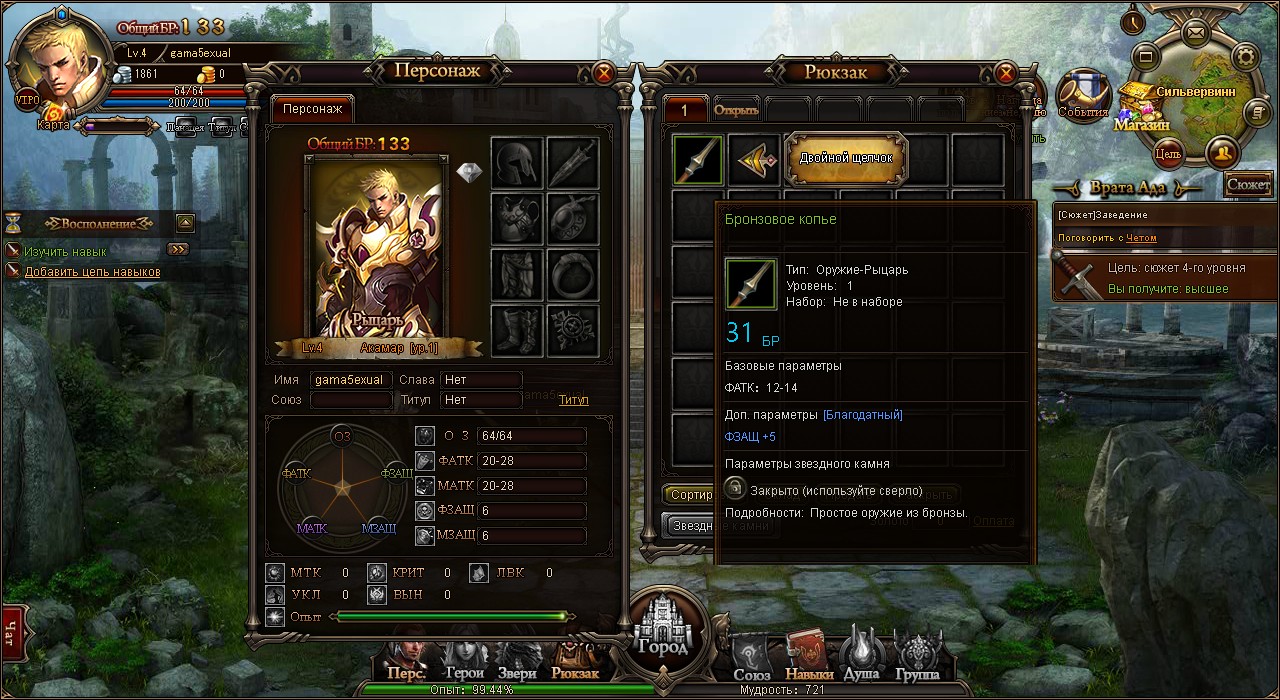Click the Сюжет story button
The width and height of the screenshot is (1280, 700).
point(1248,185)
